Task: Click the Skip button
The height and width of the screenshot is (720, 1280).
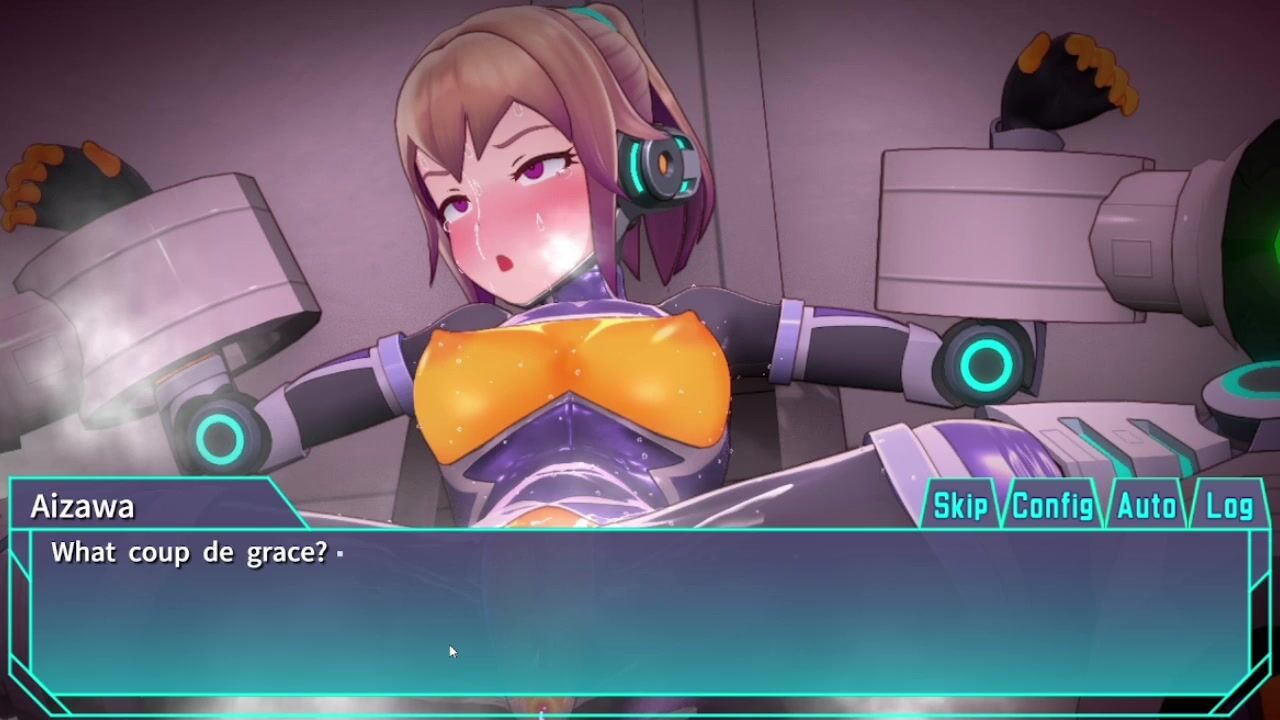Action: (x=960, y=506)
